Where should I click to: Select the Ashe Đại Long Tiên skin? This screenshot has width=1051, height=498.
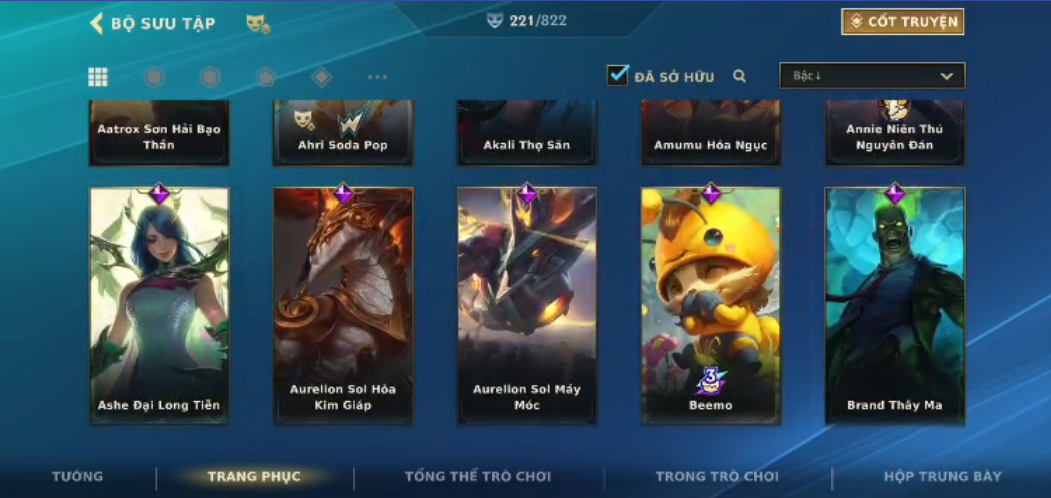click(159, 305)
